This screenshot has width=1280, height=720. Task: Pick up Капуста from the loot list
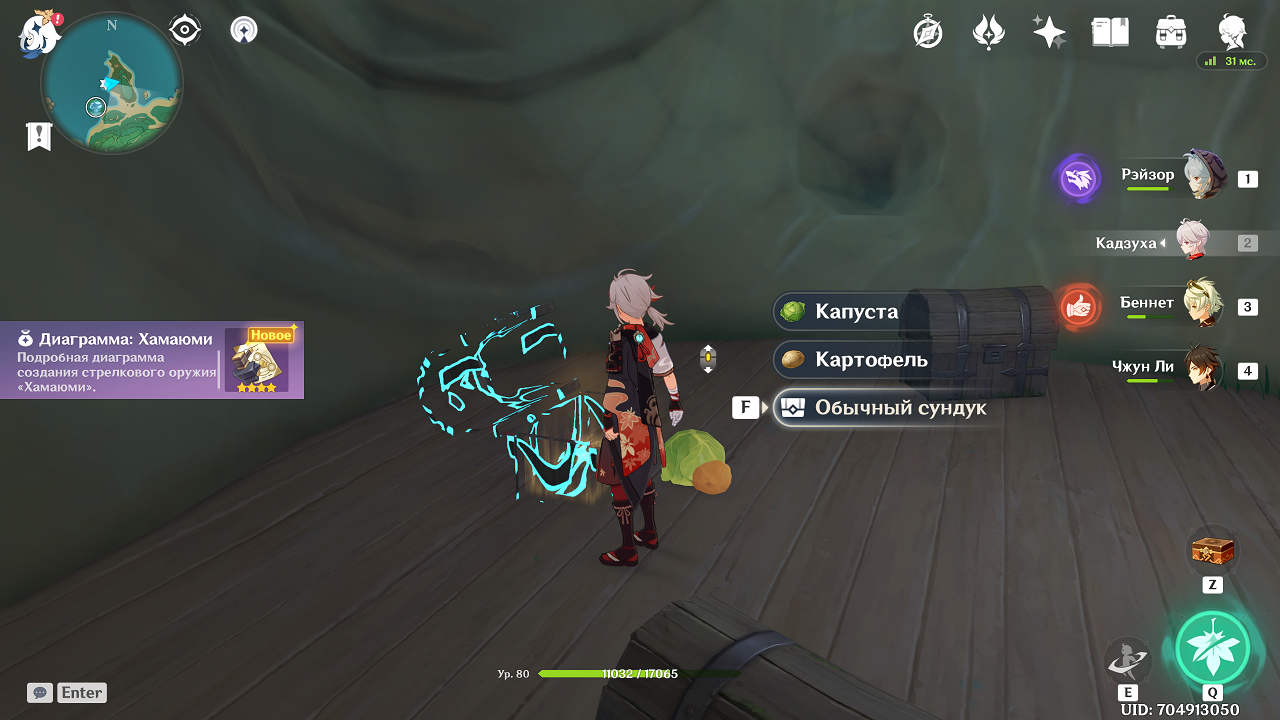856,311
